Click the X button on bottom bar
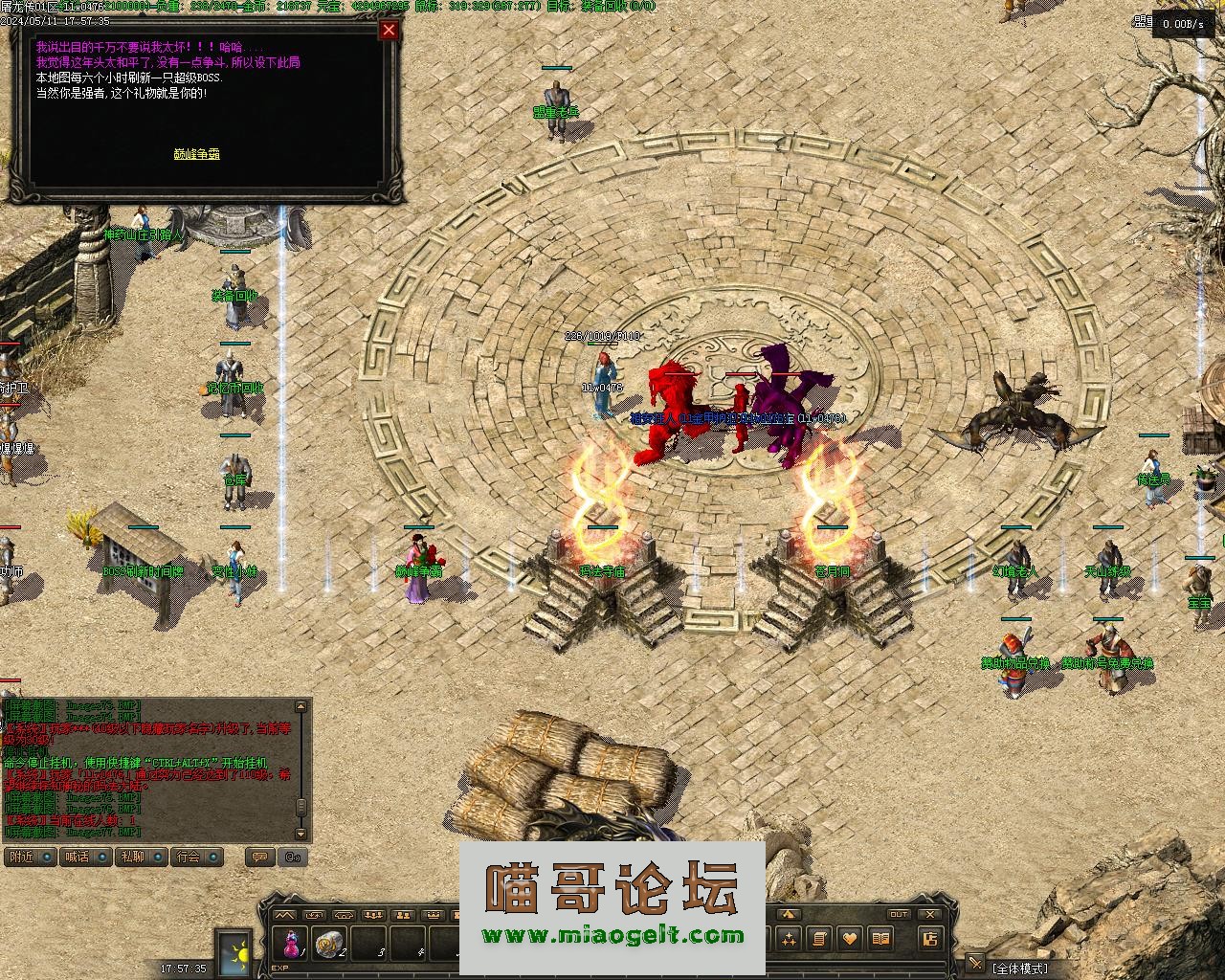Screen dimensions: 1225x980 point(929,915)
